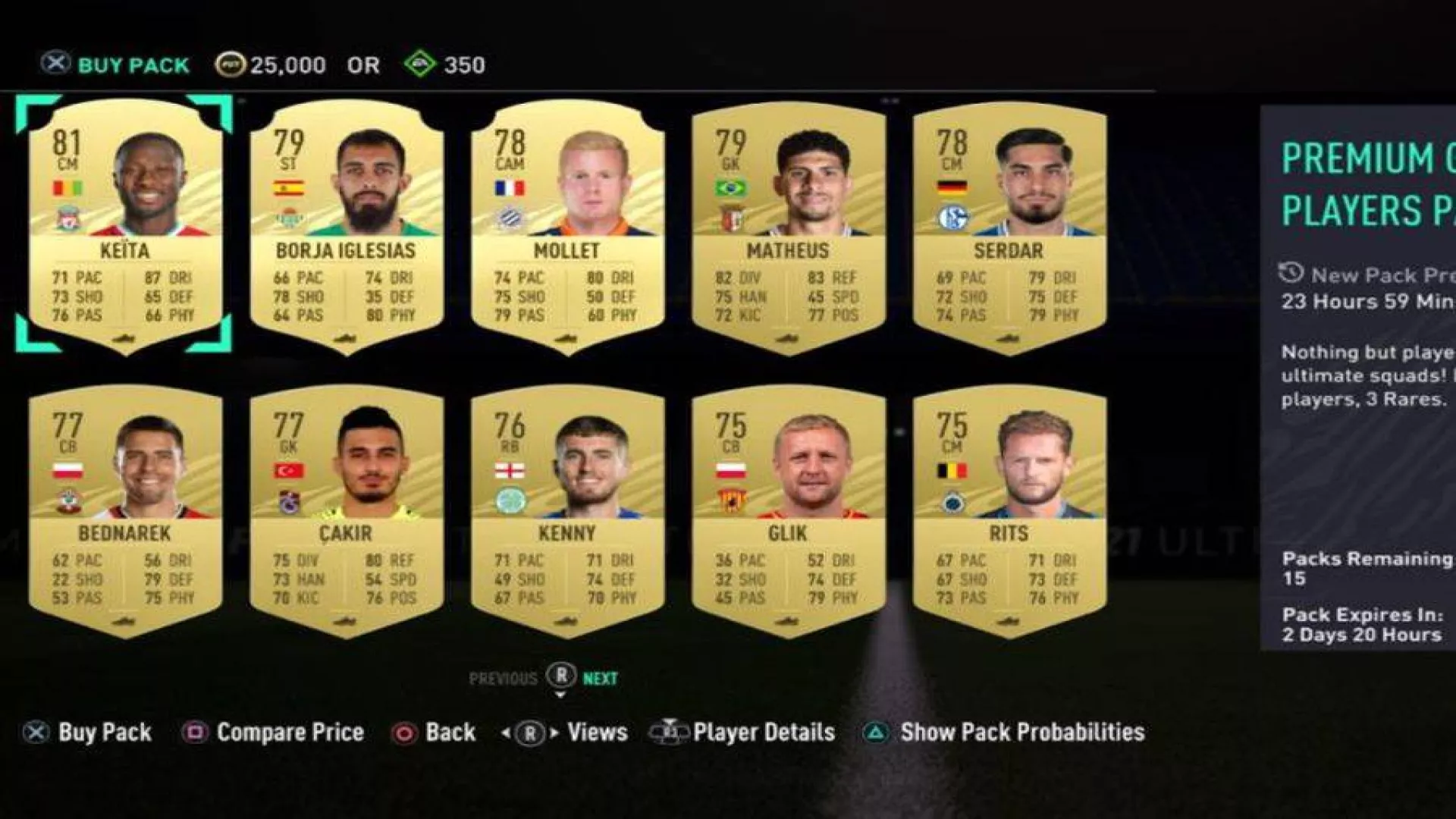Screen dimensions: 1456x819
Task: Select the Çakir goalkeeper card
Action: [346, 510]
